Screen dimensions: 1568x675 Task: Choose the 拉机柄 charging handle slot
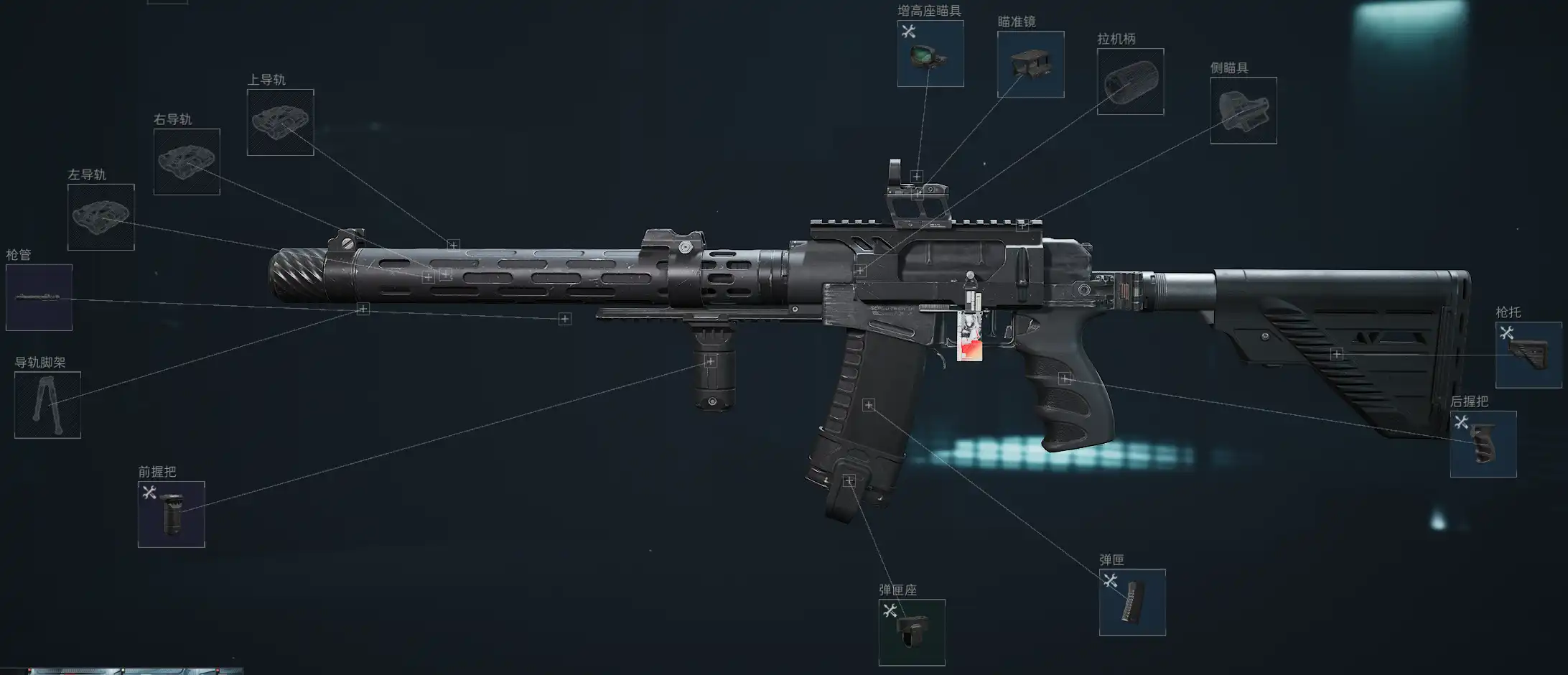pyautogui.click(x=1130, y=82)
